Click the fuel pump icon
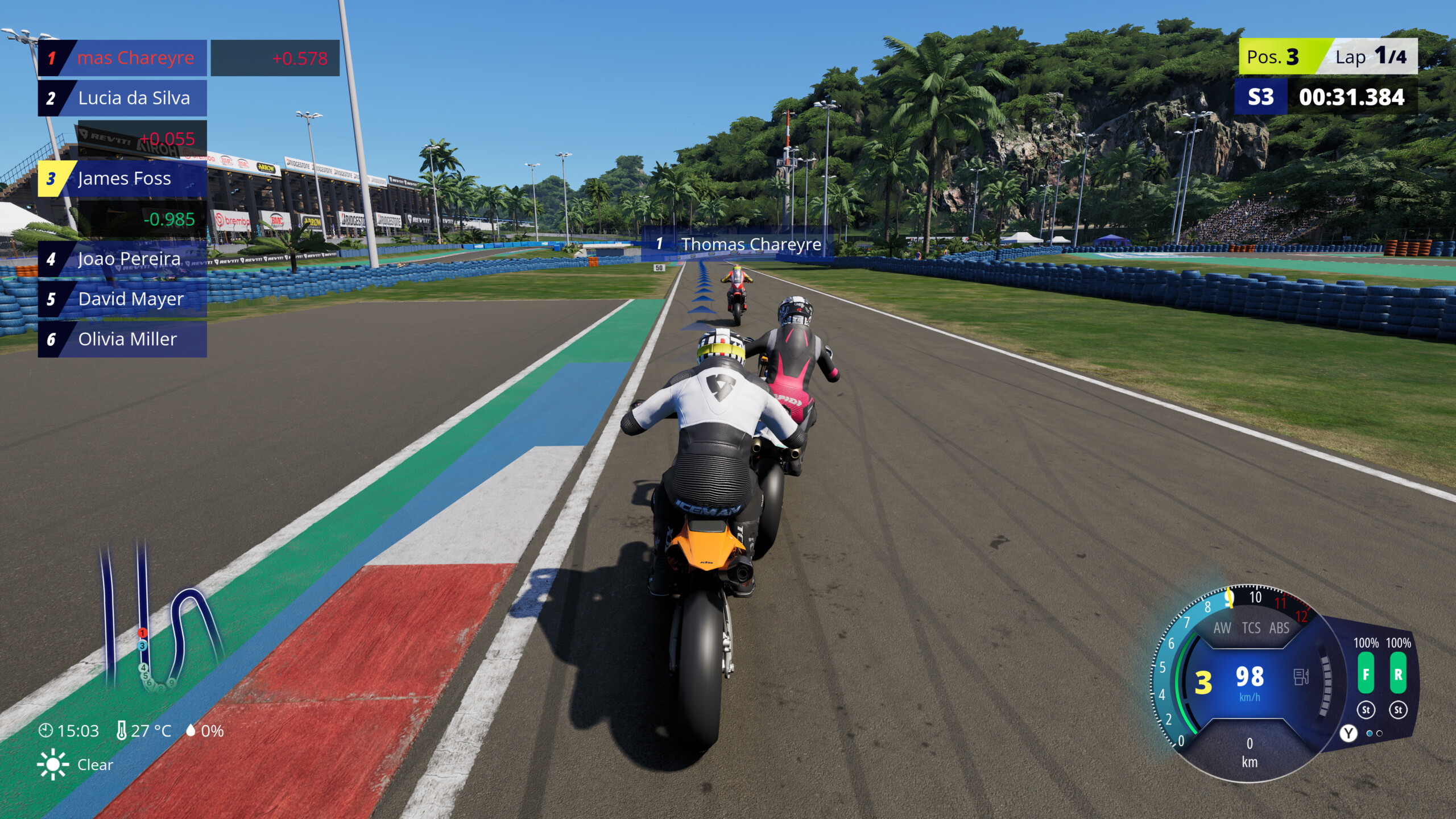1456x819 pixels. pyautogui.click(x=1301, y=677)
